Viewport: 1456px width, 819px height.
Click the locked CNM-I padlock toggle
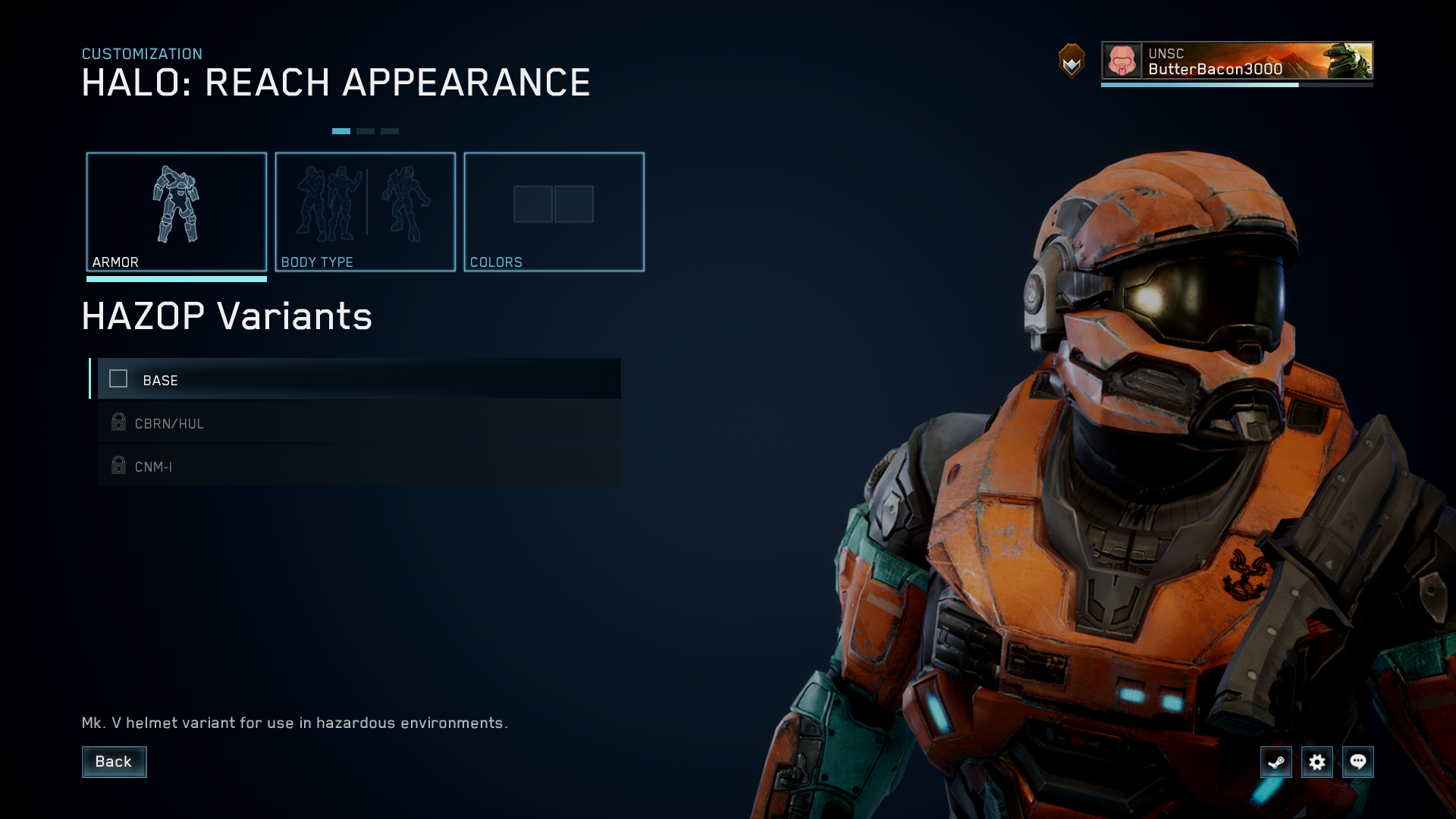click(118, 466)
